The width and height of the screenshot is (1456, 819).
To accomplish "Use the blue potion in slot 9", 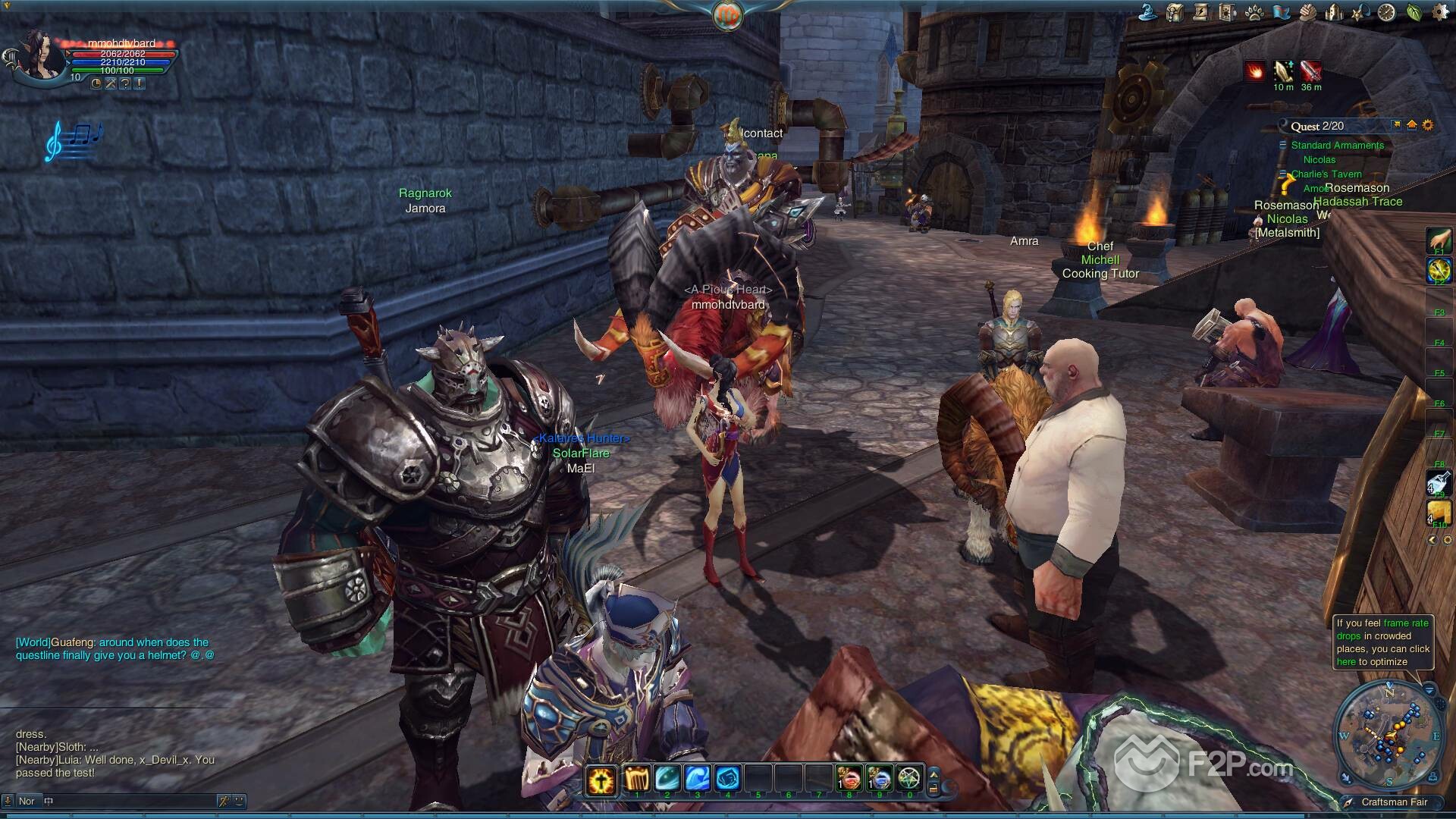I will 880,779.
